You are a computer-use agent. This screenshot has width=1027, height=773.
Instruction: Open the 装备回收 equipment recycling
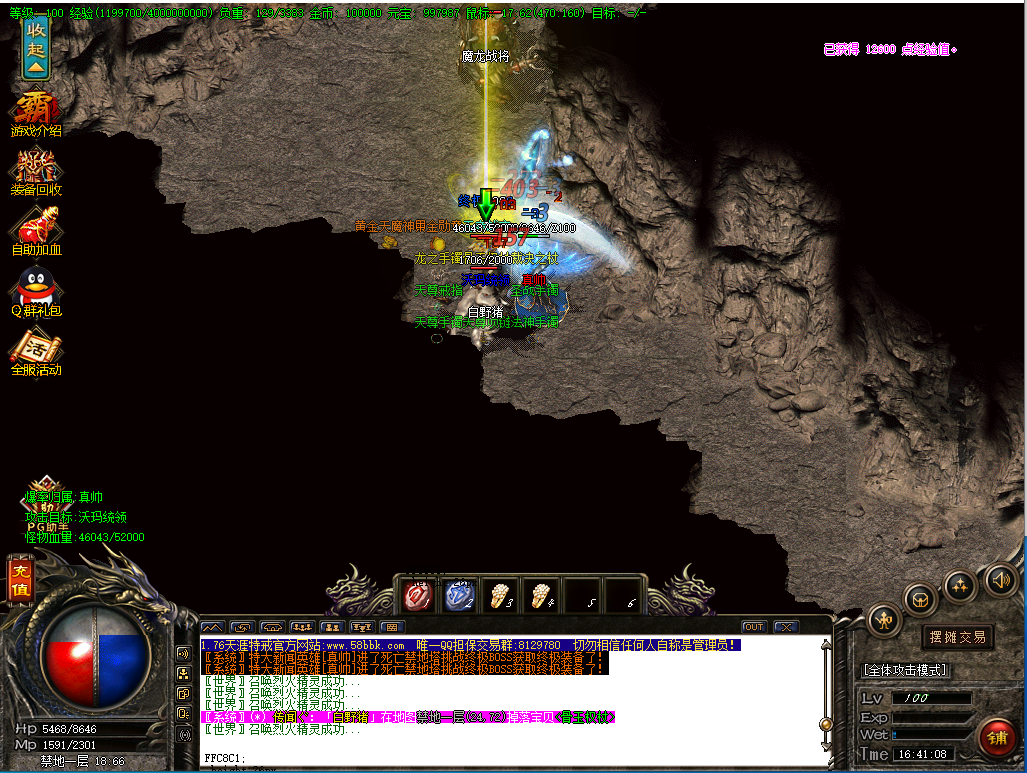(36, 171)
